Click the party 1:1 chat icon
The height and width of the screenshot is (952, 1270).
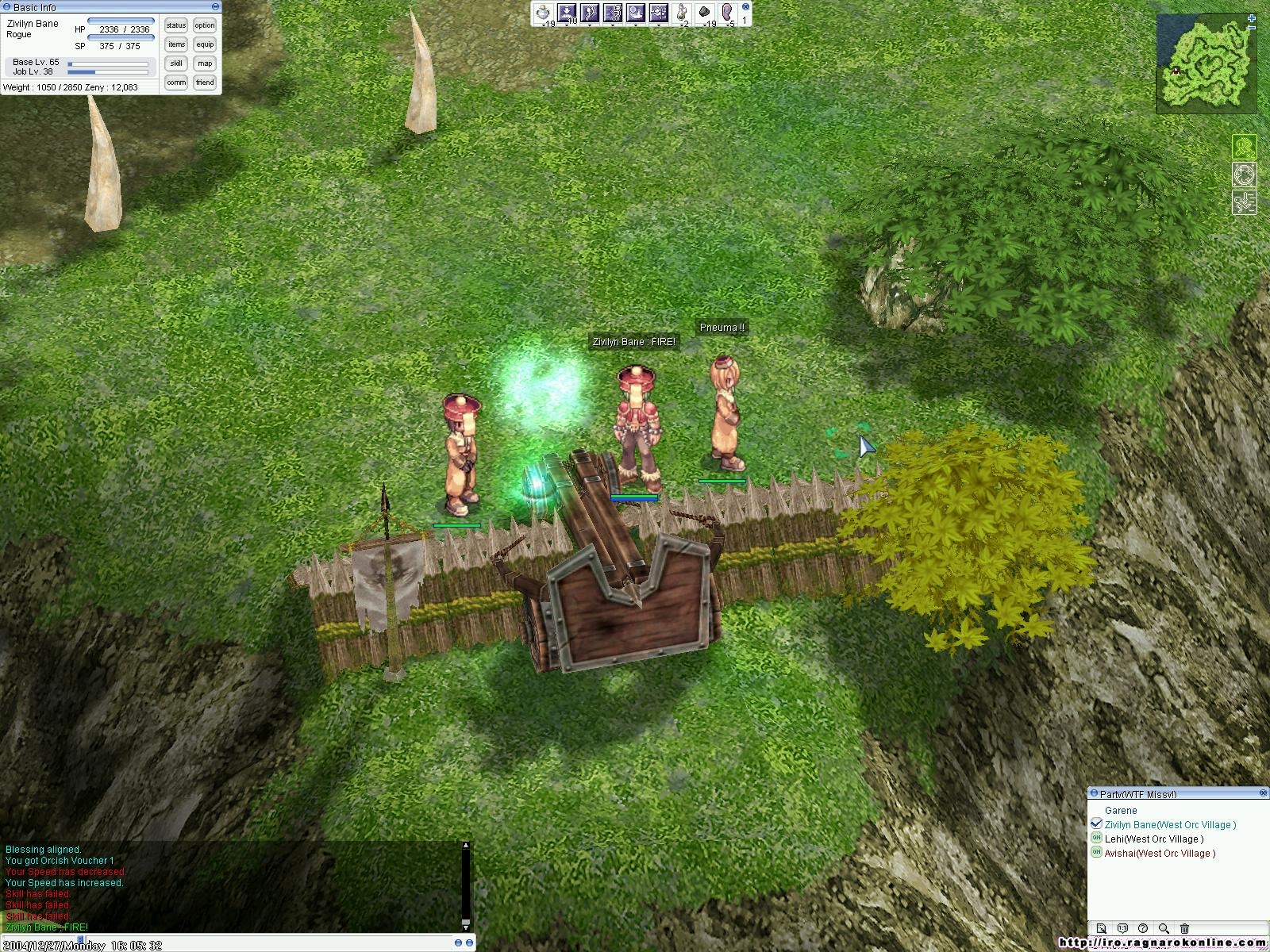click(x=1122, y=928)
